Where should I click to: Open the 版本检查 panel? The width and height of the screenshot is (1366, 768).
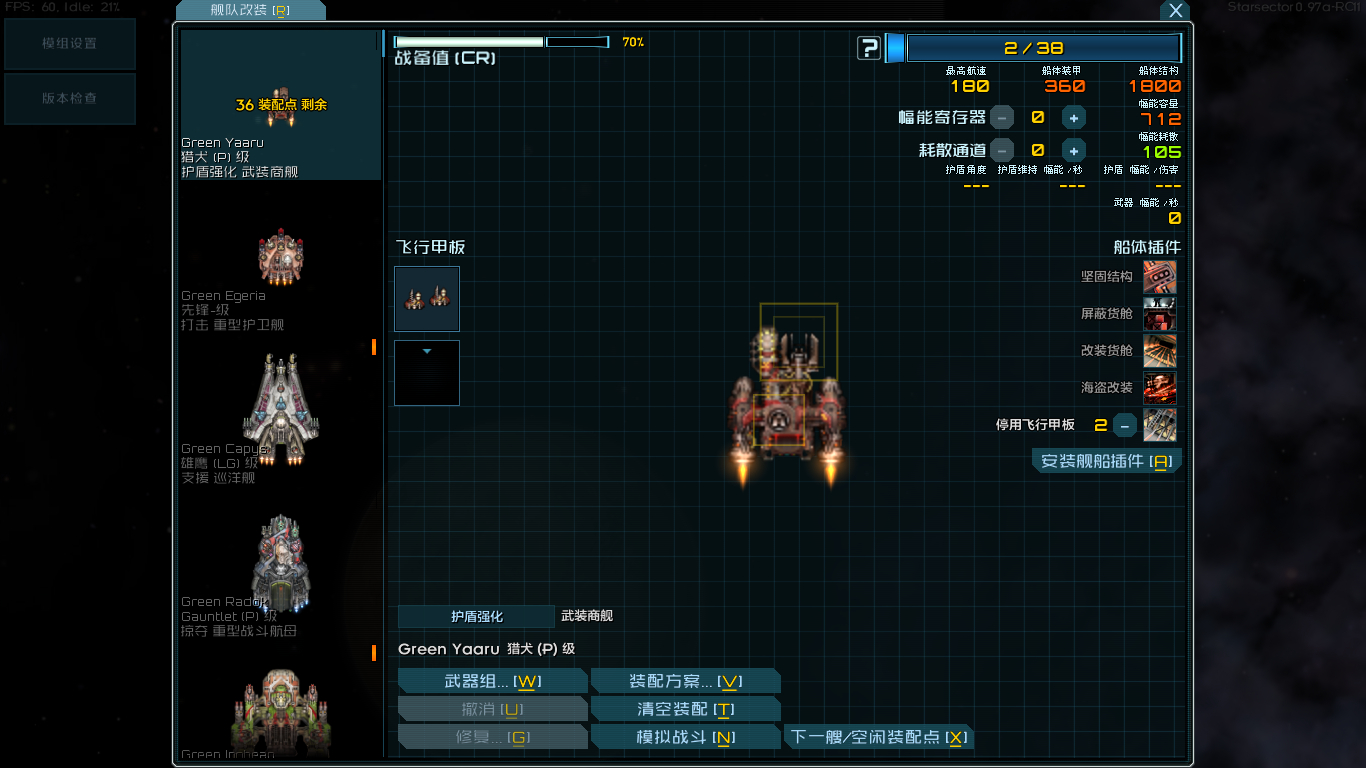69,99
